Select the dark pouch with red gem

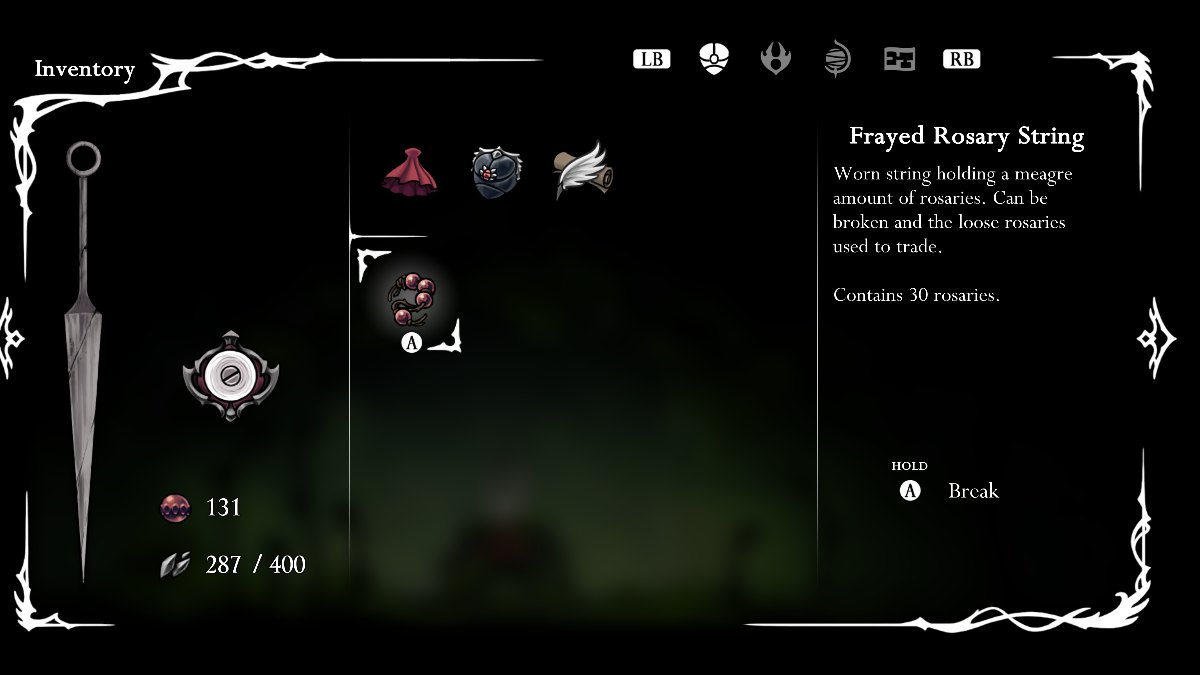tap(496, 172)
